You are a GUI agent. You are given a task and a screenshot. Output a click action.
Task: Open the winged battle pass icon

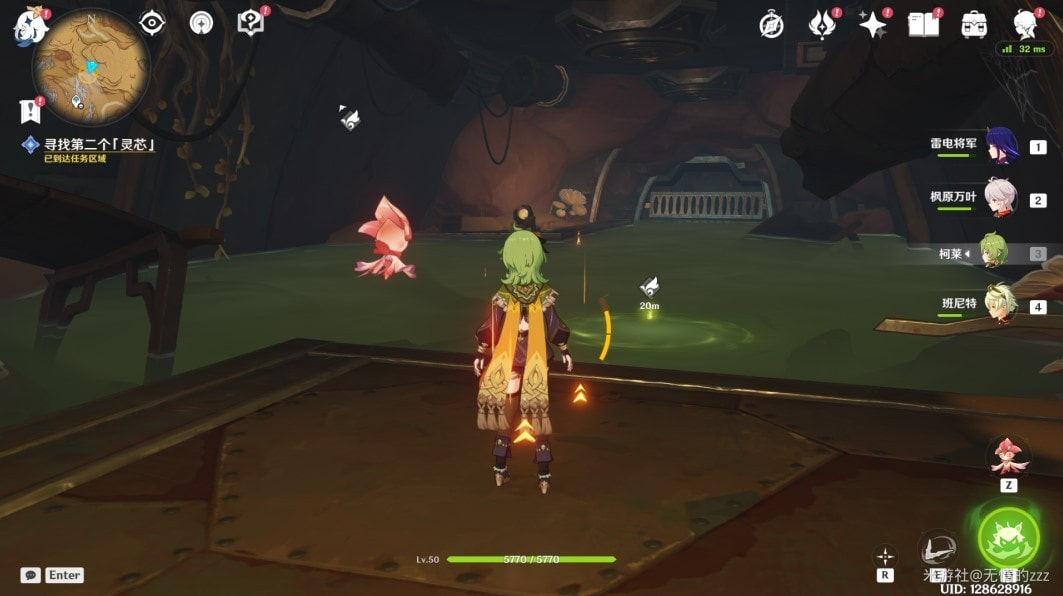point(822,25)
